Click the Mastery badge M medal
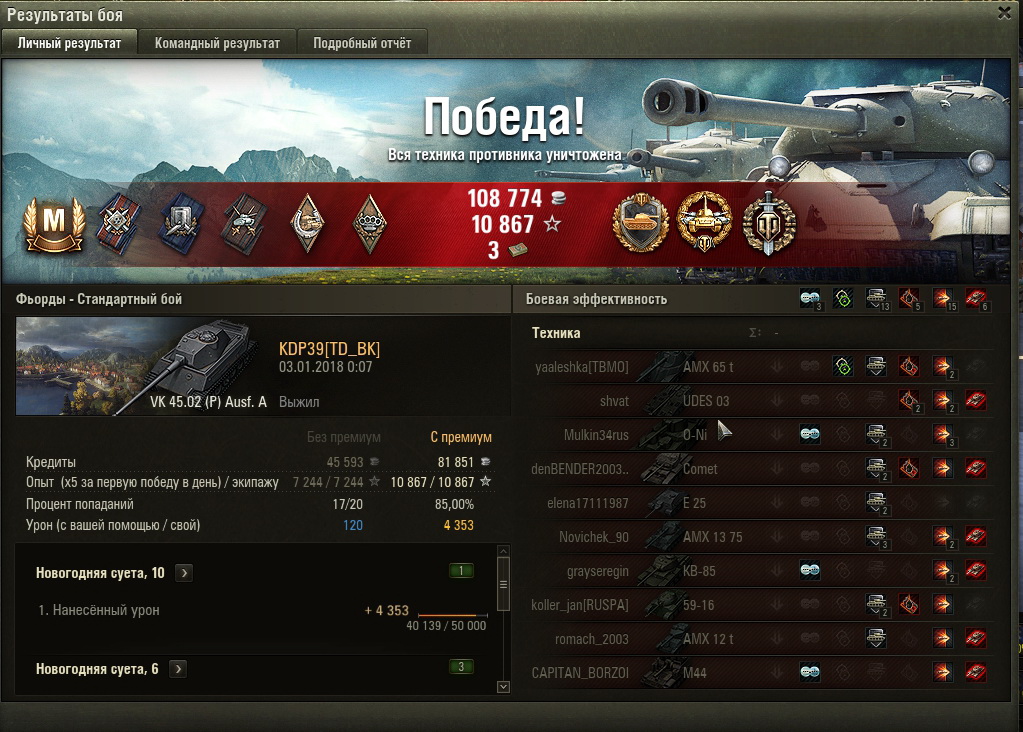 [x=50, y=224]
